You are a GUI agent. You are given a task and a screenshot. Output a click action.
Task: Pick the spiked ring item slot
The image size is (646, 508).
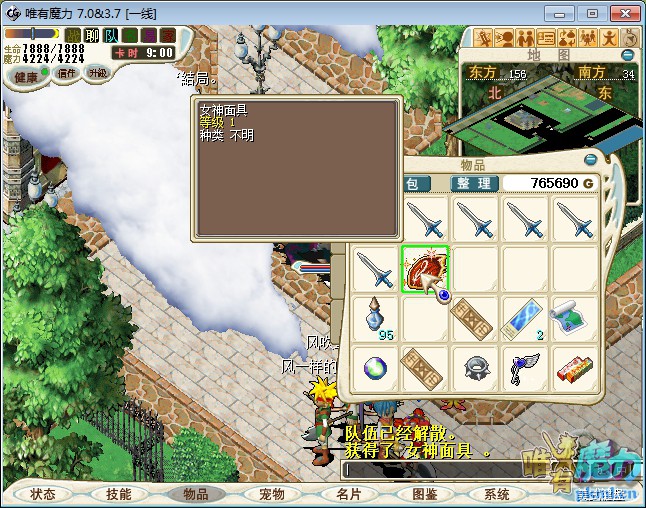point(475,367)
